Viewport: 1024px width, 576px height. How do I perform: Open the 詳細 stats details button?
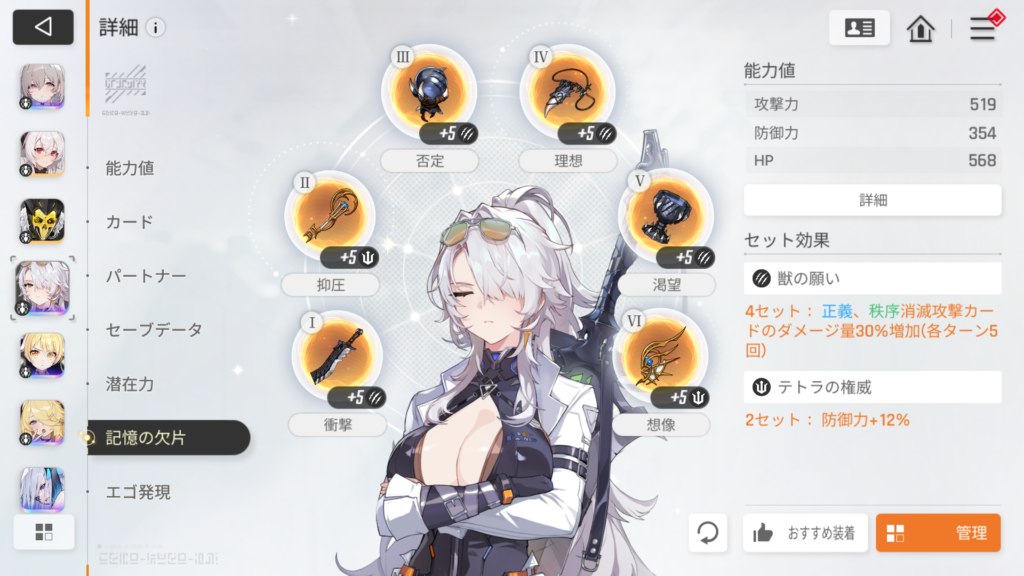click(x=872, y=200)
